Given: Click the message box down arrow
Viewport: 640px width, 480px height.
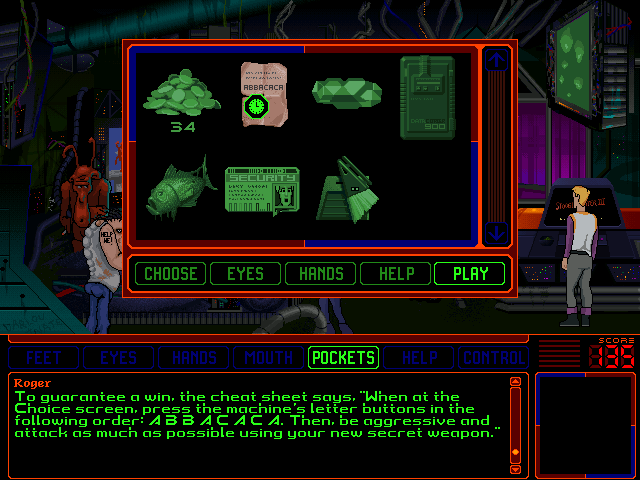Looking at the screenshot, I should pyautogui.click(x=516, y=468).
